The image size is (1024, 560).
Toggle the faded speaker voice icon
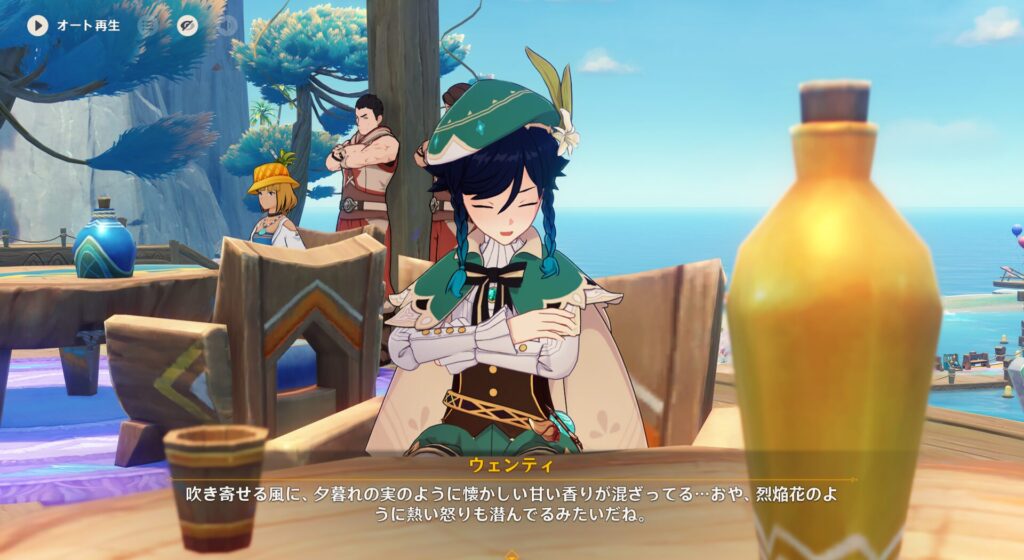227,26
